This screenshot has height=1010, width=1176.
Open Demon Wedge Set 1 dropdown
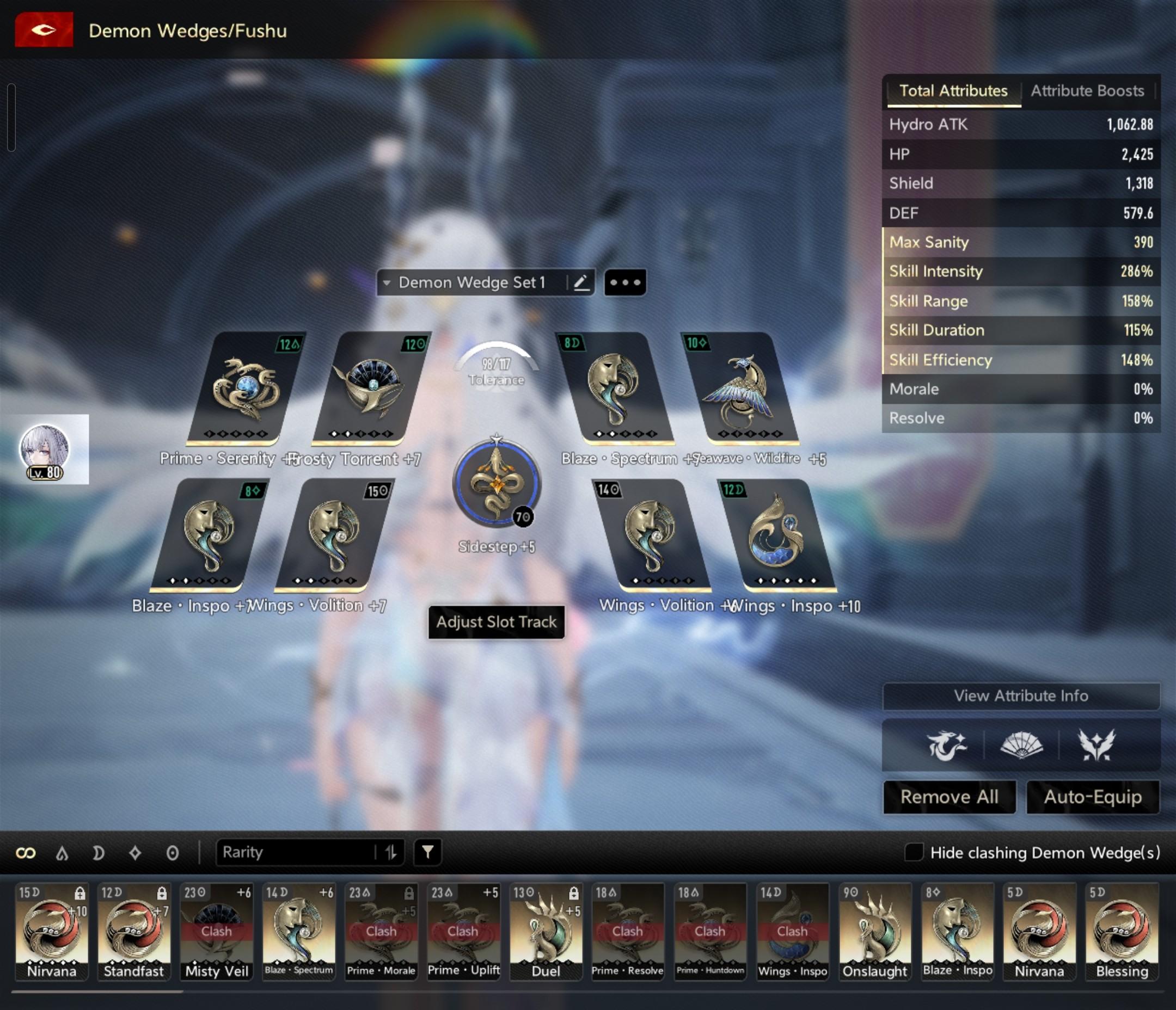pyautogui.click(x=471, y=282)
